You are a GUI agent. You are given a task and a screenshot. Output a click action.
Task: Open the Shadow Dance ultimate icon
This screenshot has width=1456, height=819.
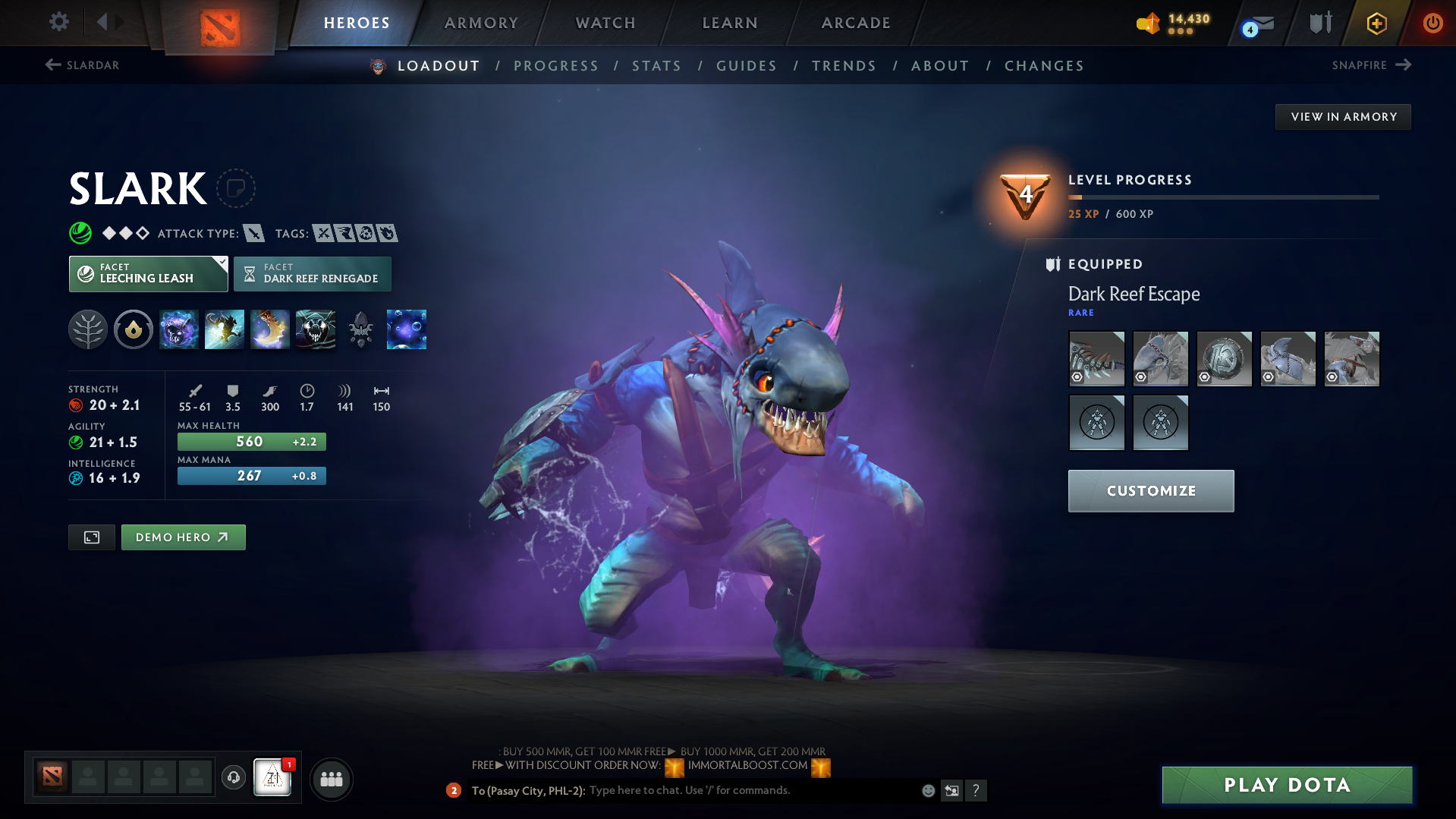pos(316,329)
